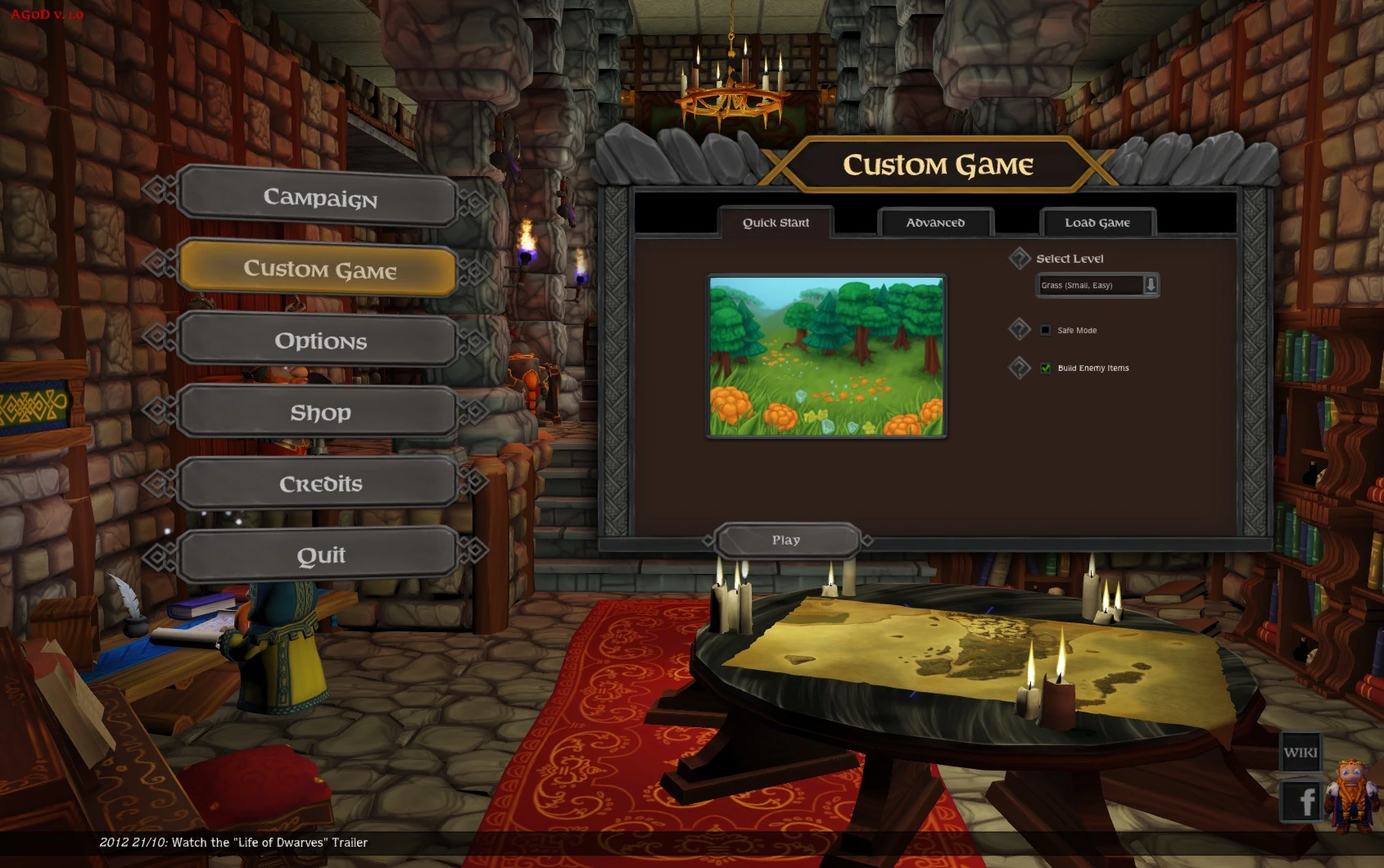The image size is (1384, 868).
Task: Open the Load Game tab
Action: [1097, 222]
